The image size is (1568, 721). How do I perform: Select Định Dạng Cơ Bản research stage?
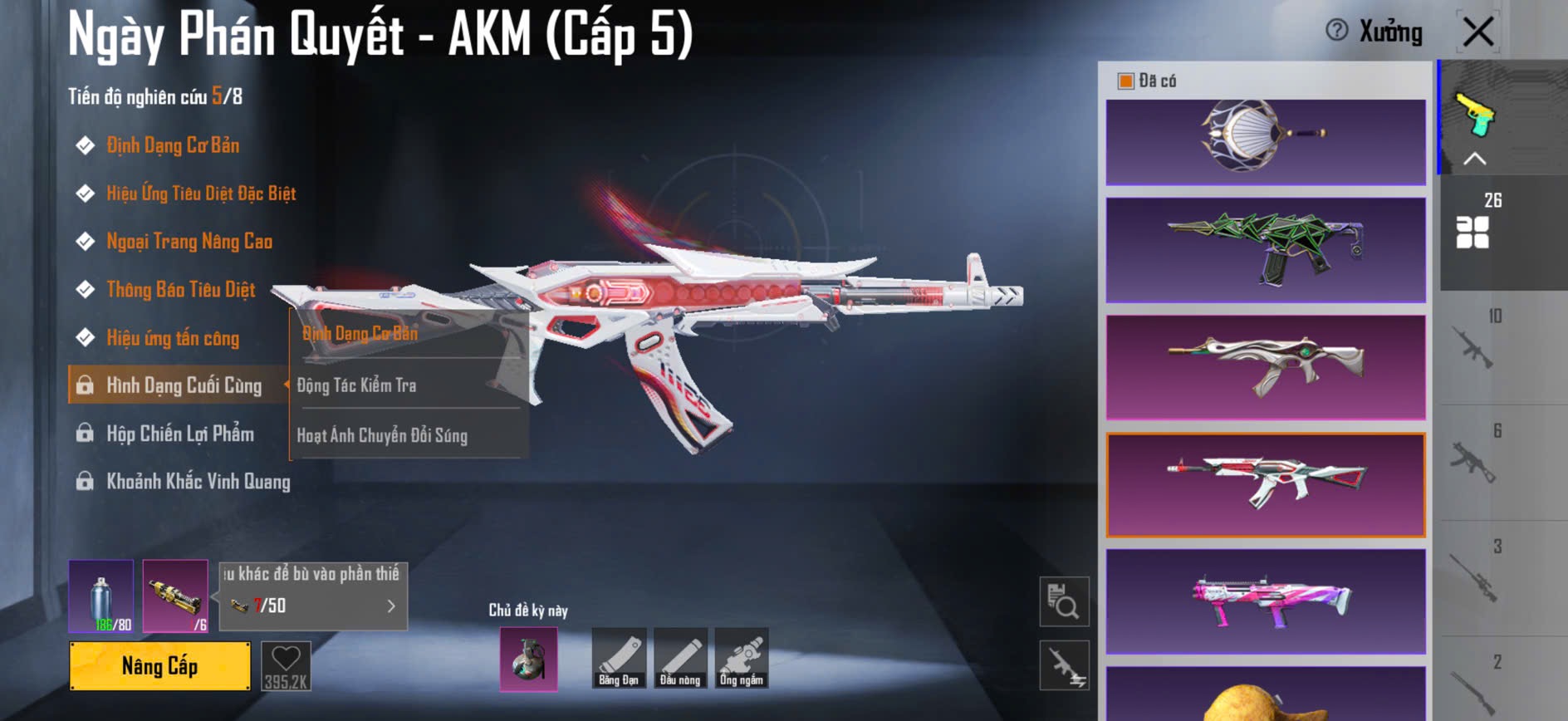click(x=173, y=145)
